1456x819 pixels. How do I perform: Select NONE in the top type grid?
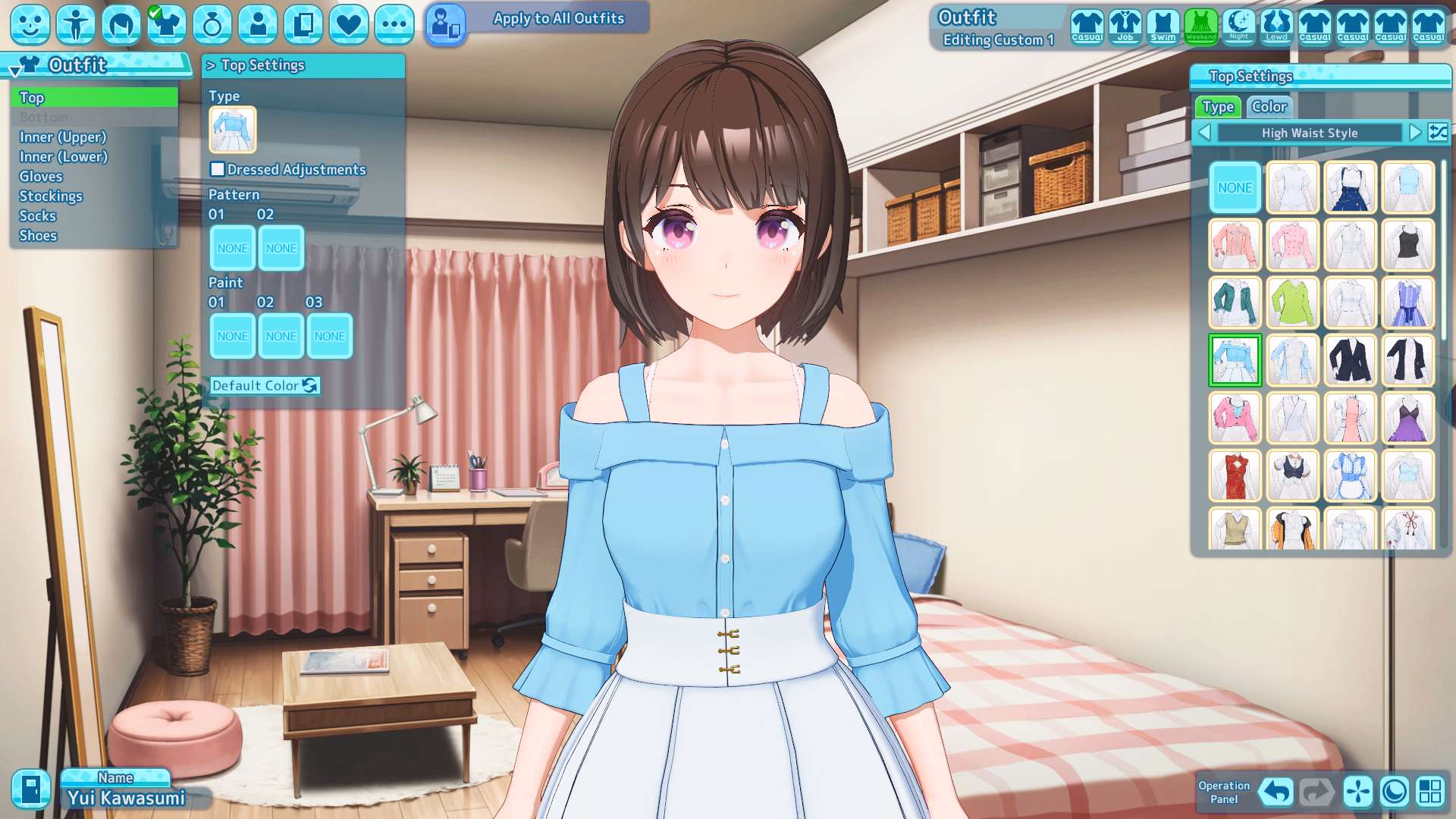[1235, 187]
